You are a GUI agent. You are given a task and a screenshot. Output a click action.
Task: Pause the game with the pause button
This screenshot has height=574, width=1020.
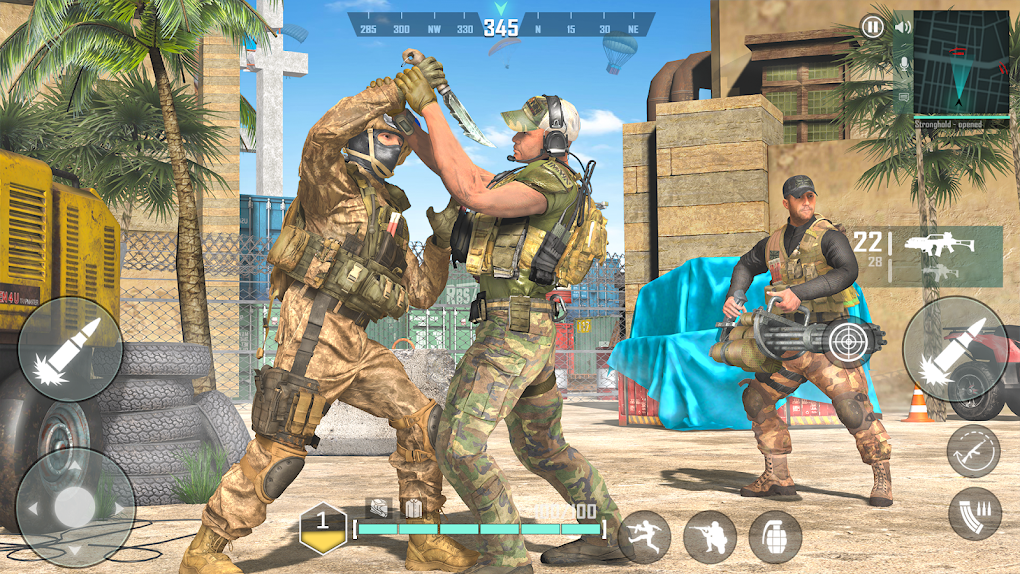[x=873, y=27]
